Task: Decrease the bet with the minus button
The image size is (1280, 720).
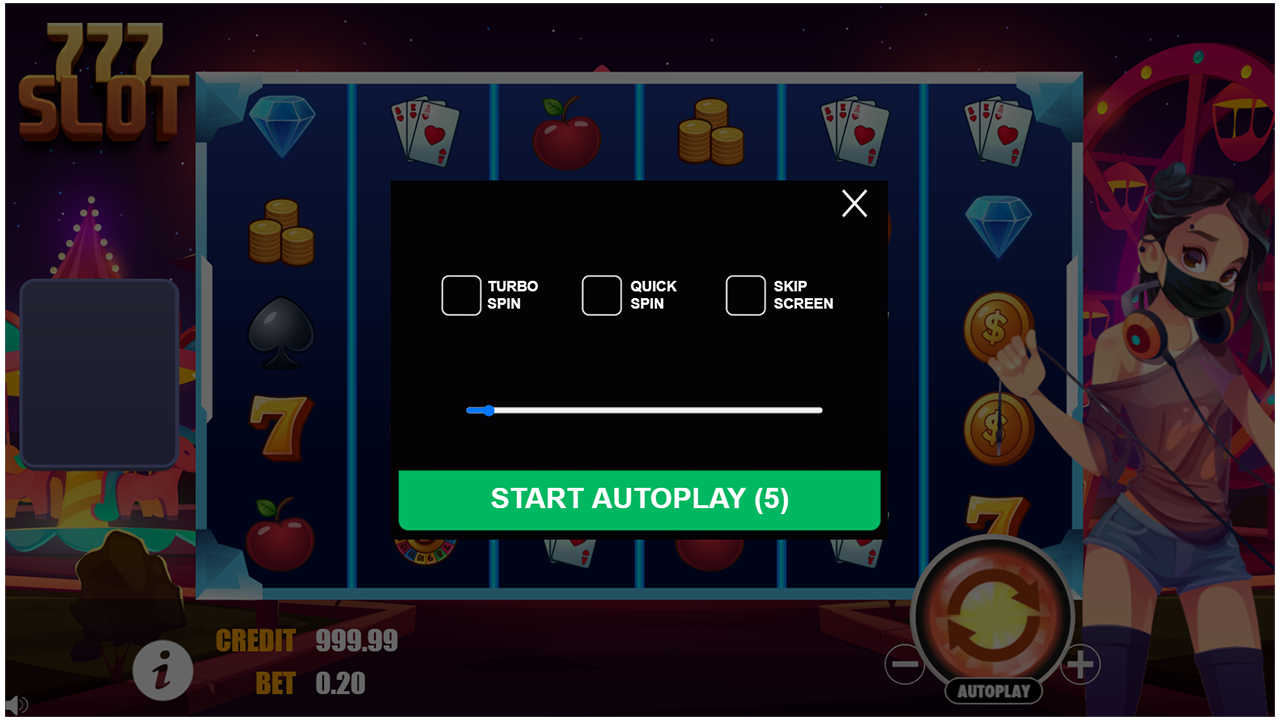Action: pos(903,663)
